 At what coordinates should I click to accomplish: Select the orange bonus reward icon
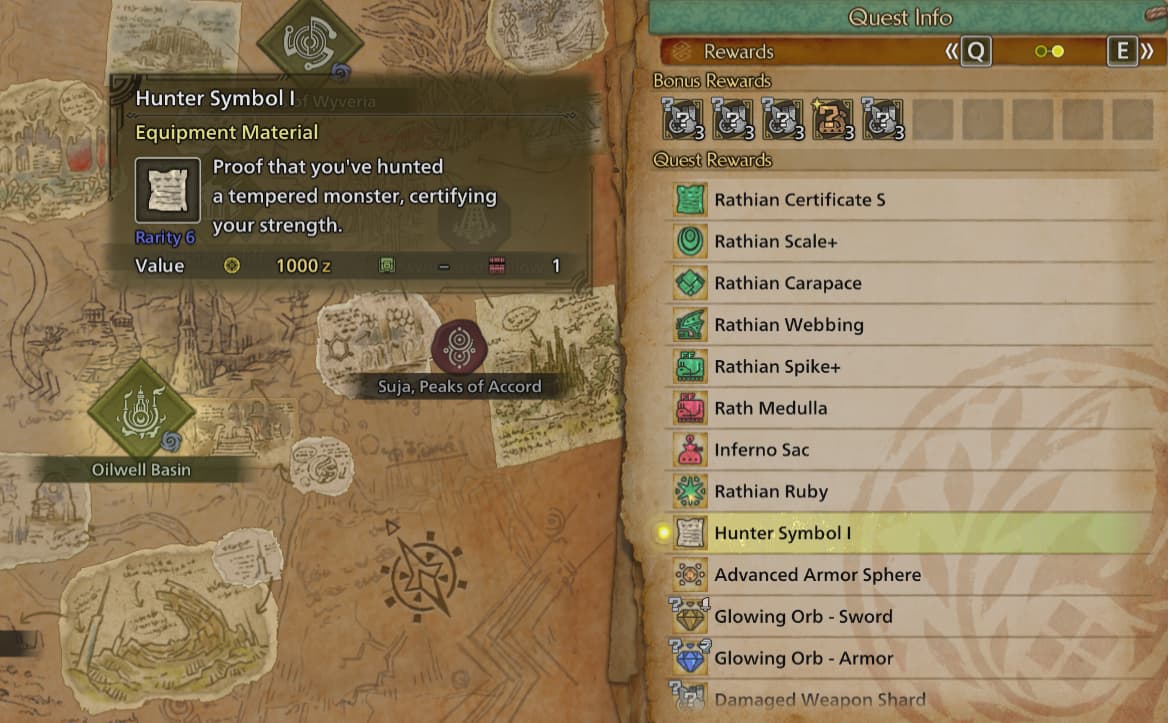833,119
